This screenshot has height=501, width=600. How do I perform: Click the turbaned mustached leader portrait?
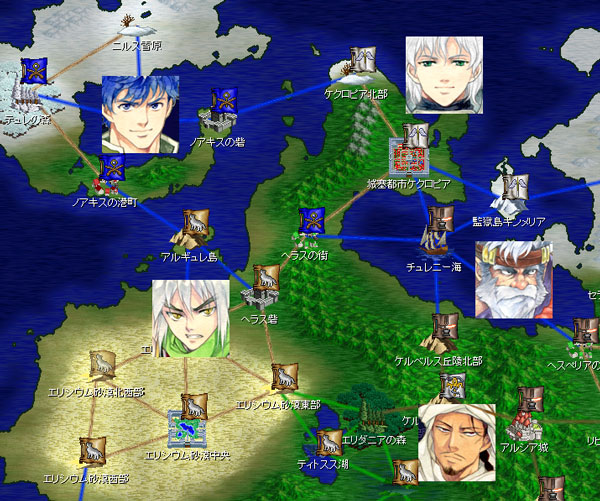pyautogui.click(x=456, y=442)
